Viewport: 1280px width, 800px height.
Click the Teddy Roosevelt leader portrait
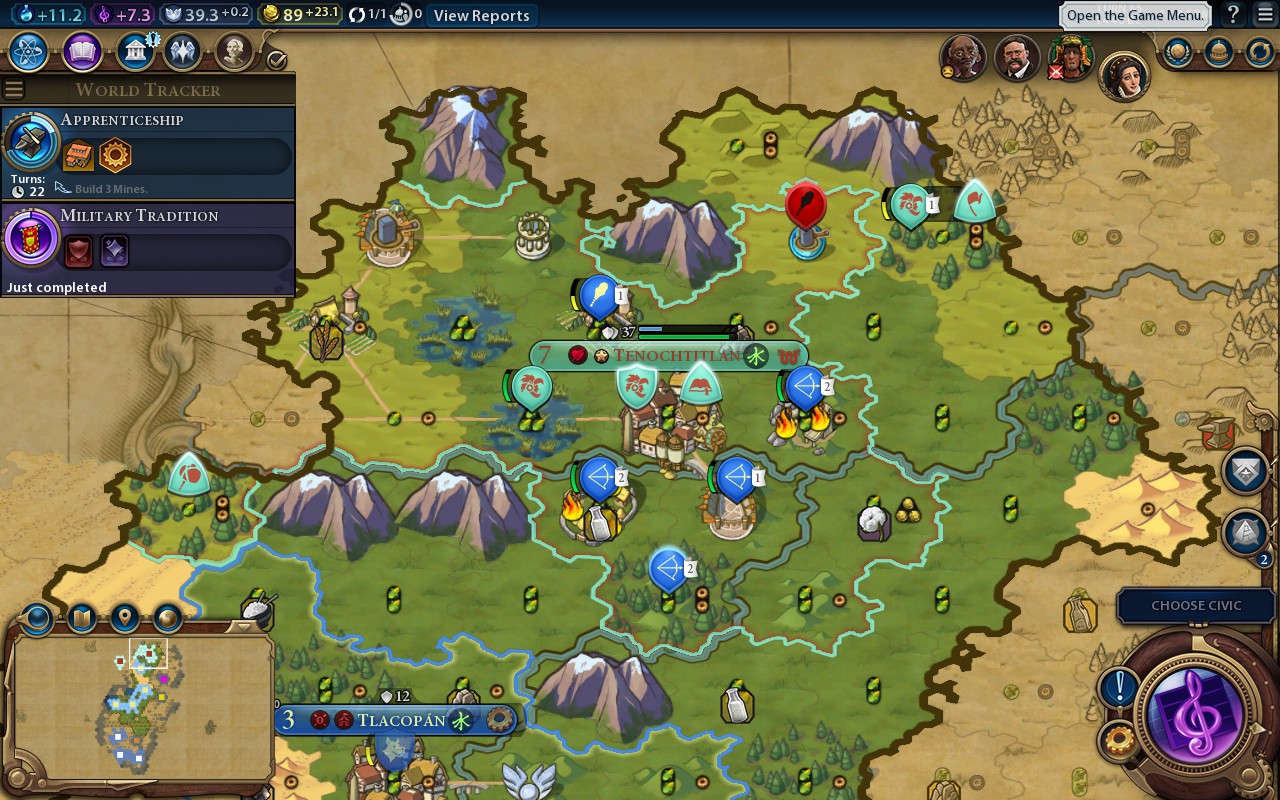point(1016,59)
